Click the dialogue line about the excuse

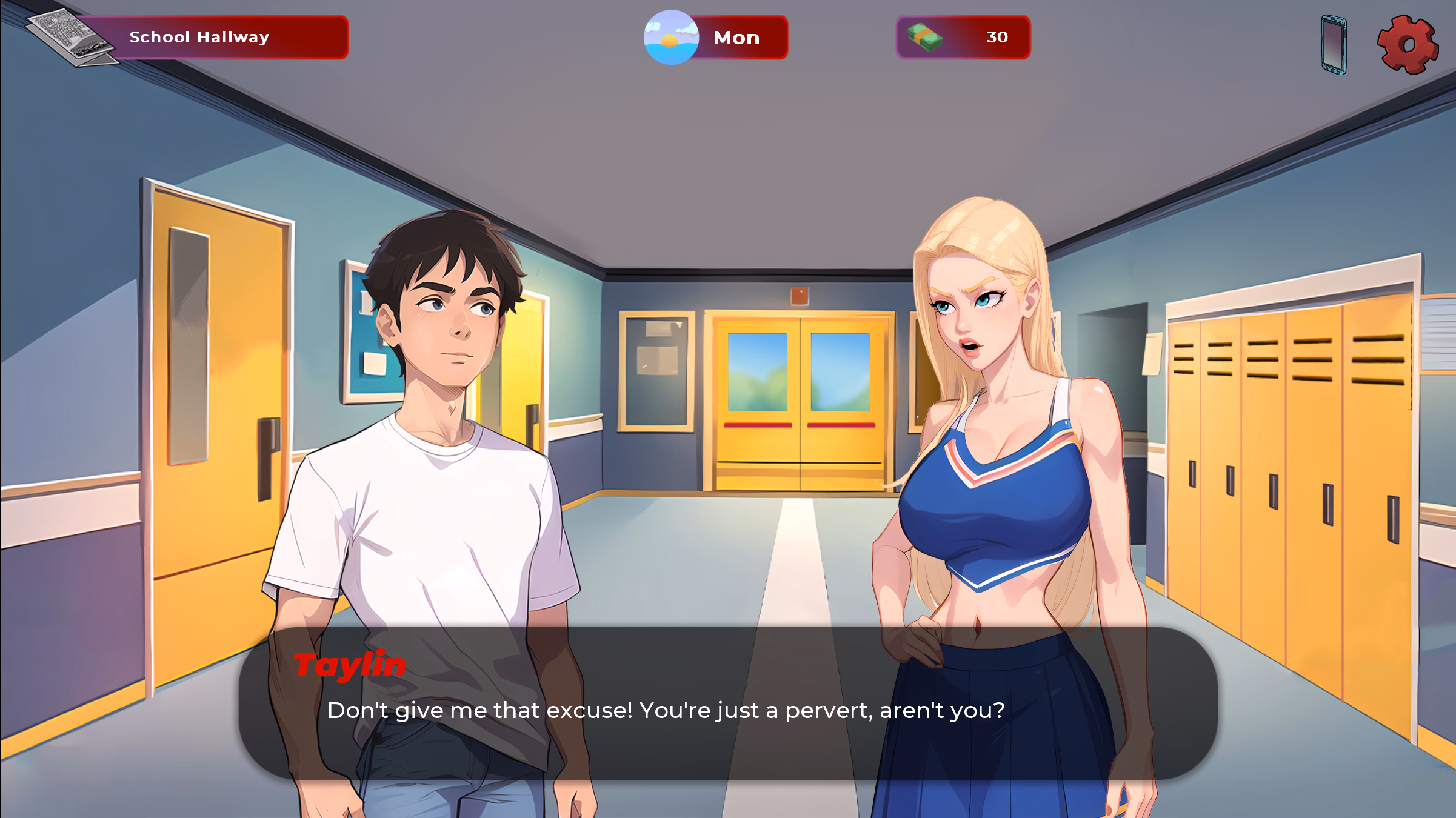coord(666,710)
